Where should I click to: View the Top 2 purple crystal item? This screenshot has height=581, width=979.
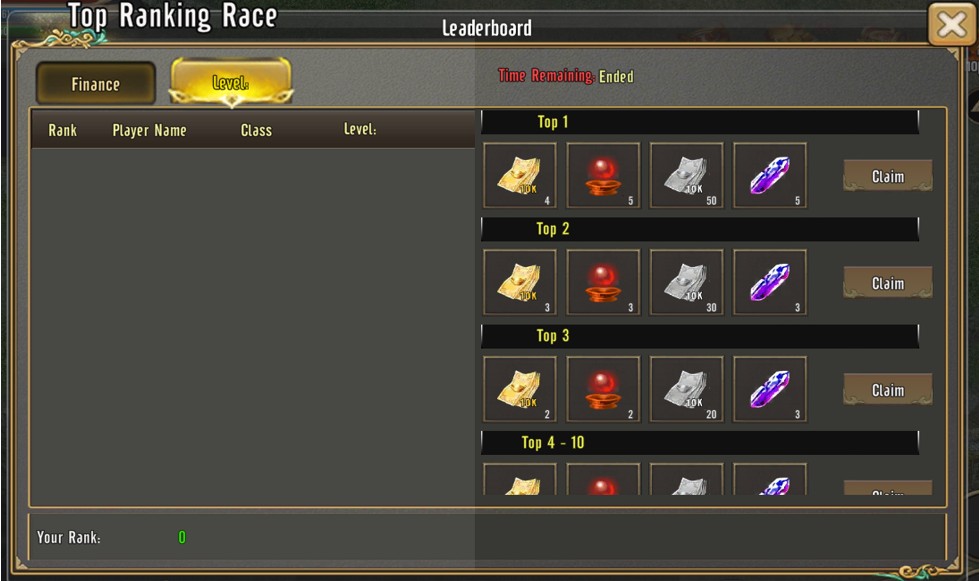point(770,283)
